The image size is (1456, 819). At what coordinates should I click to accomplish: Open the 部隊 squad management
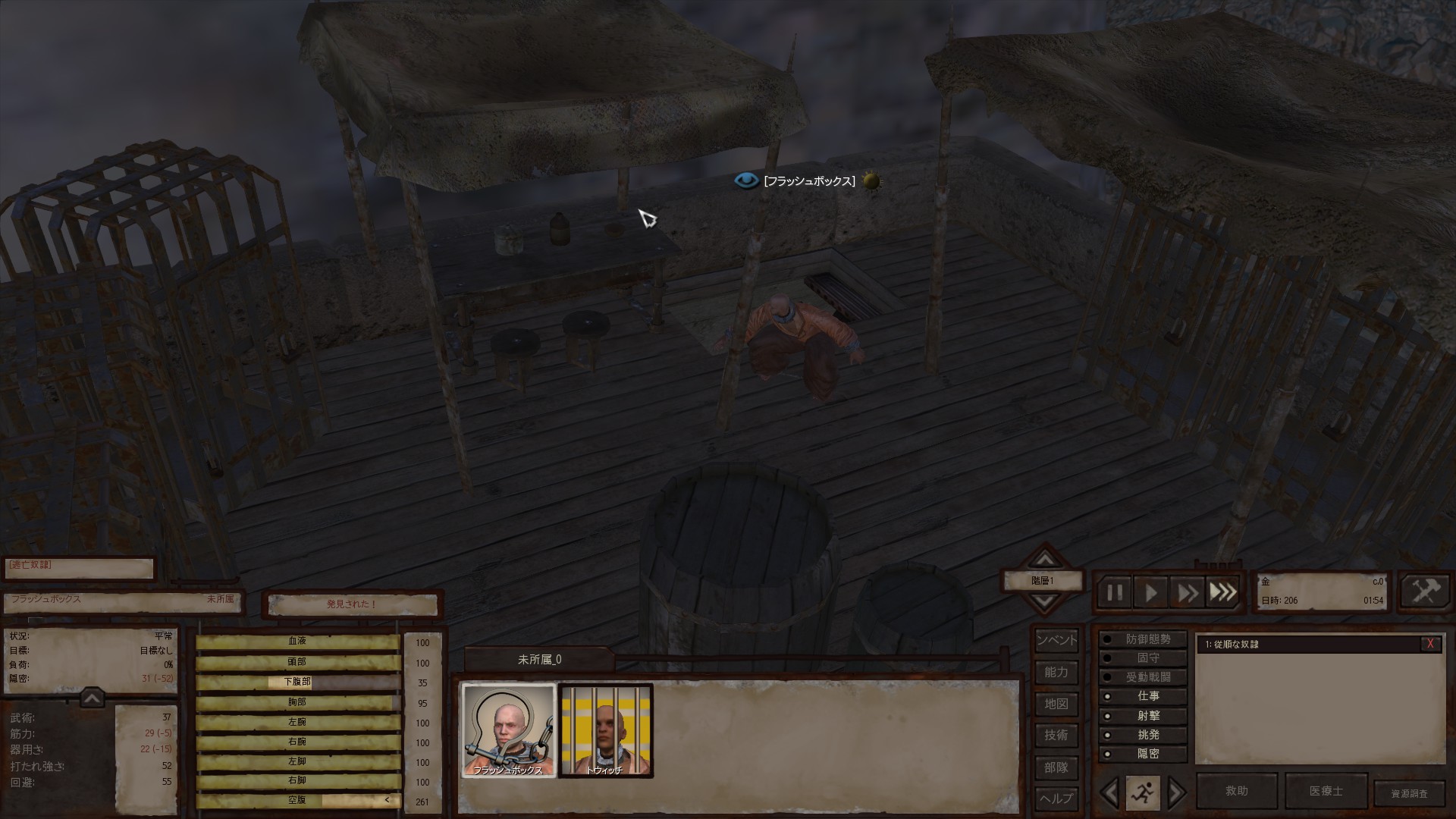[x=1056, y=767]
